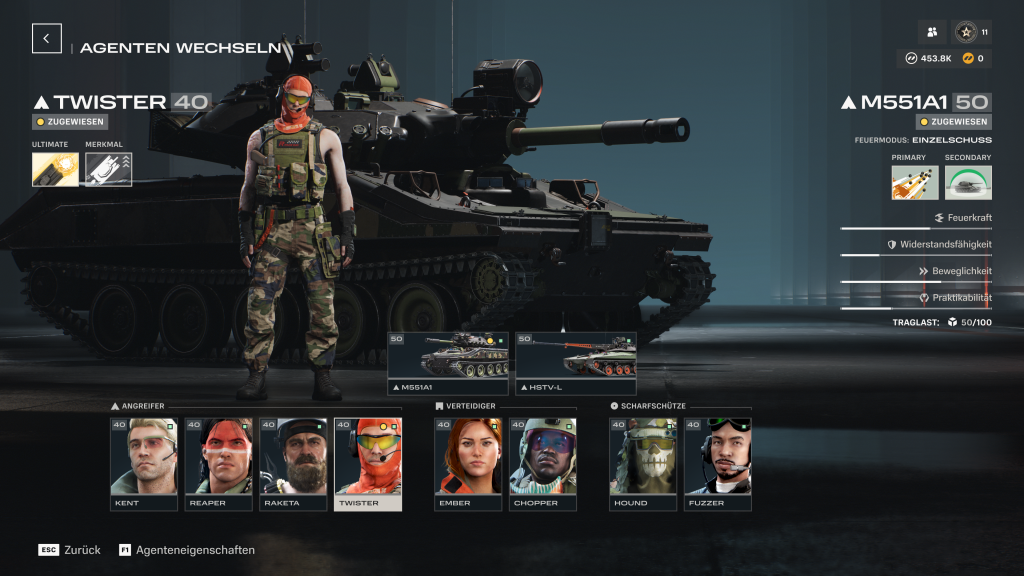The height and width of the screenshot is (576, 1024).
Task: Click Agenteneigenschaften at the bottom
Action: click(x=194, y=550)
